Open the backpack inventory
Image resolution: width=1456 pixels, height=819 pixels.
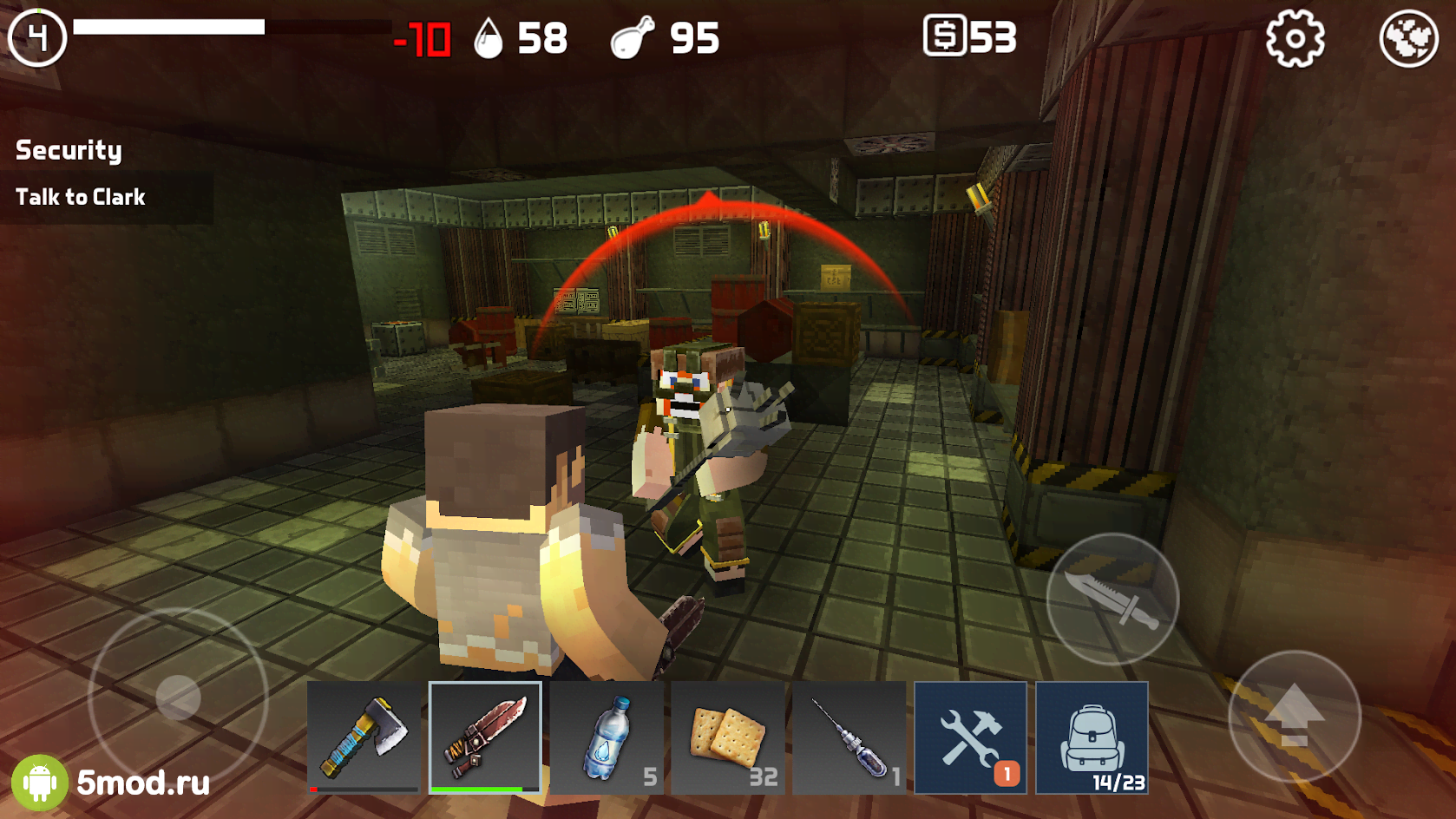[1092, 737]
